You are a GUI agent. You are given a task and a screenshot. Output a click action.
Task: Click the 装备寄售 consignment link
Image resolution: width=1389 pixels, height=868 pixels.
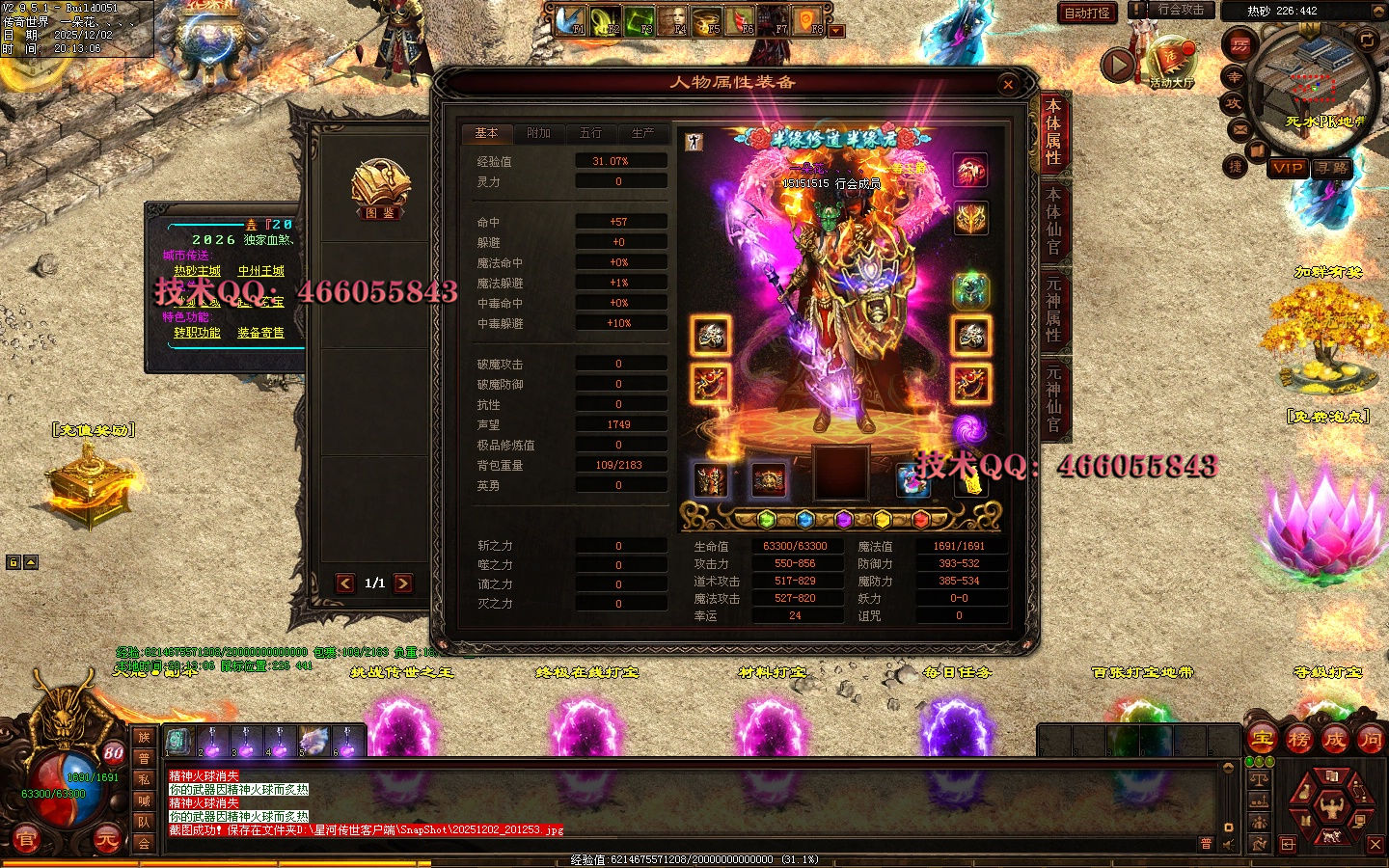click(260, 333)
